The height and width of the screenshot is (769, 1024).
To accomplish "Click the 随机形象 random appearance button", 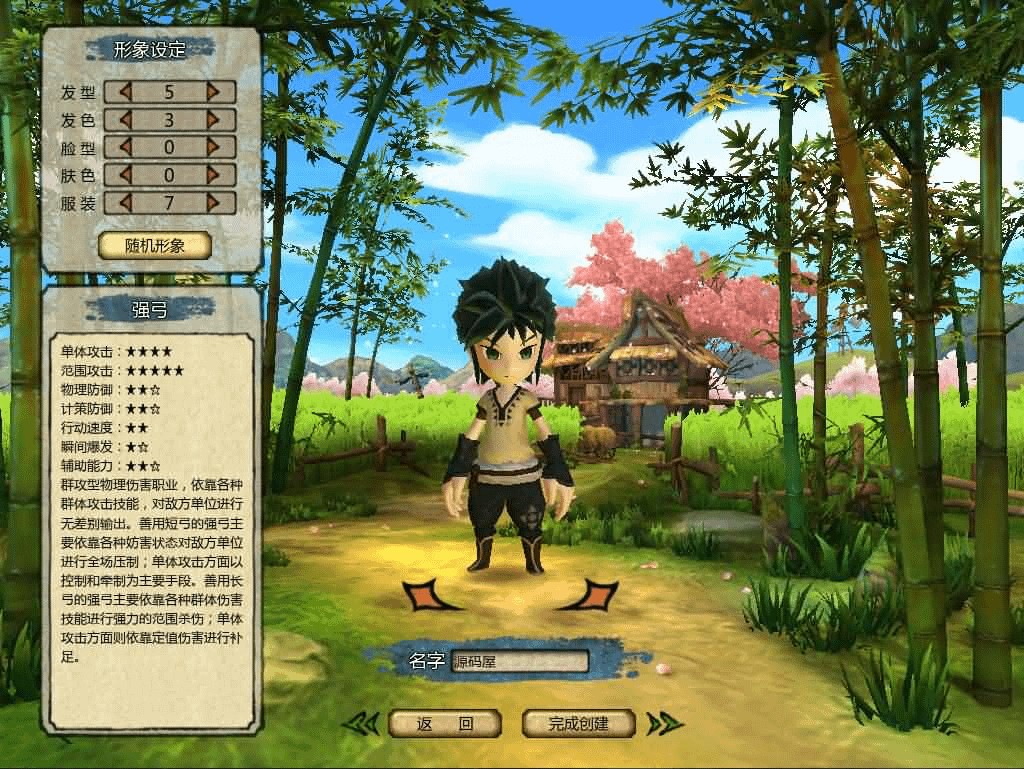I will [155, 246].
